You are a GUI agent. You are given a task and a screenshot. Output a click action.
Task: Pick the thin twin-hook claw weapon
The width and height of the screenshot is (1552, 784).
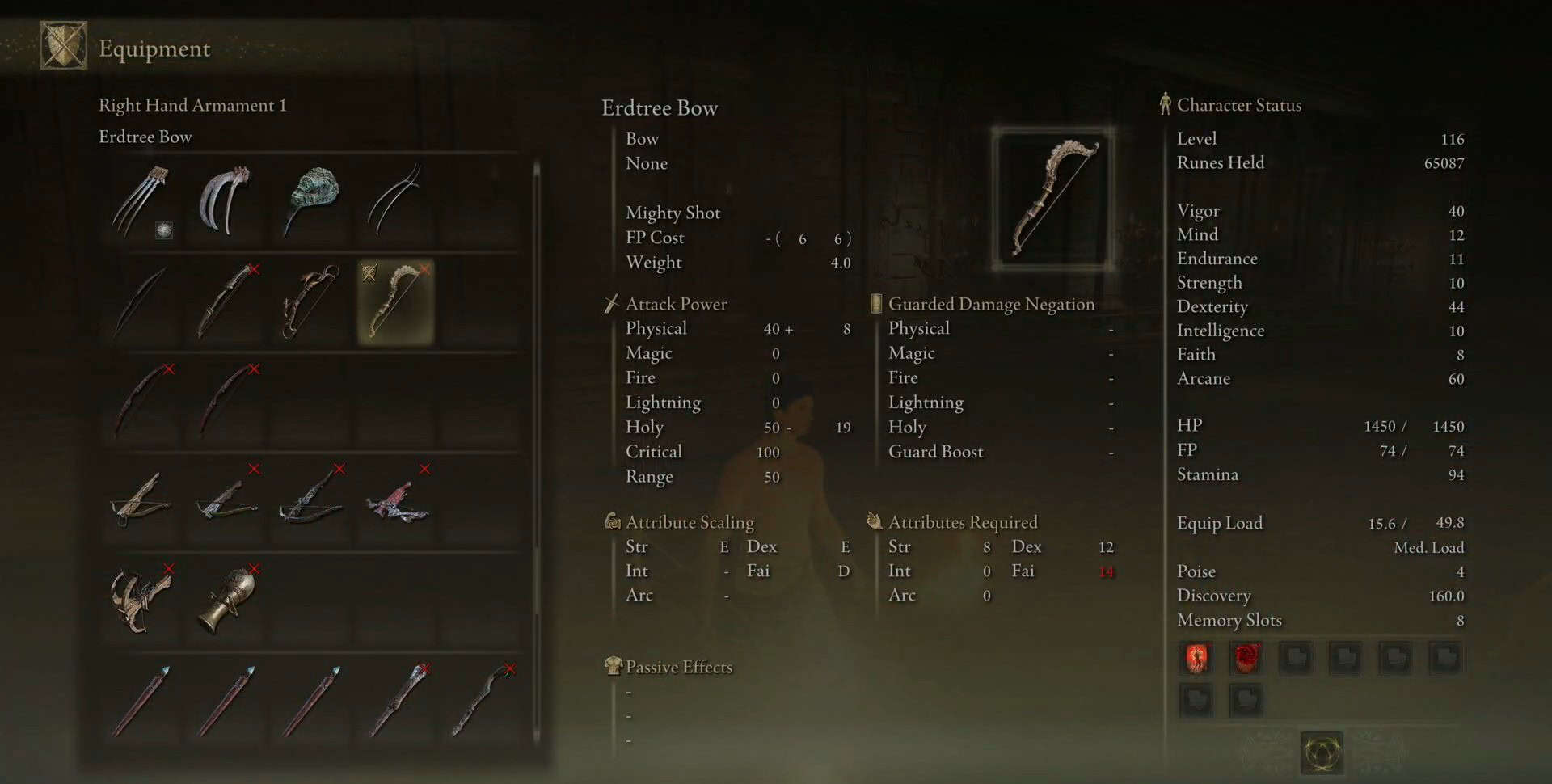tap(396, 202)
